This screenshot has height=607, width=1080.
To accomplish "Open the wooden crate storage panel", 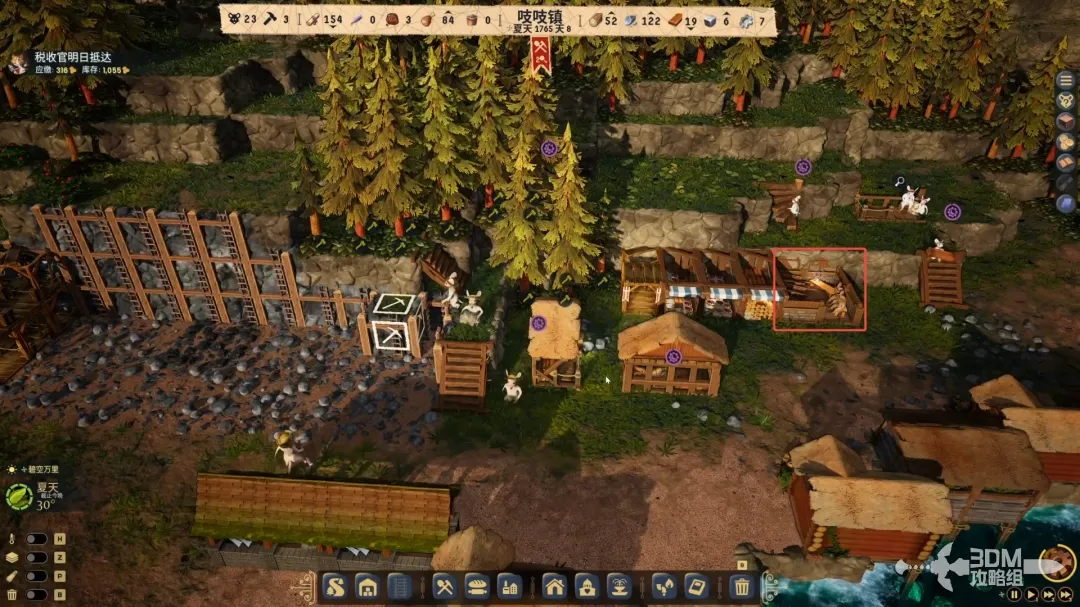I will (1066, 121).
